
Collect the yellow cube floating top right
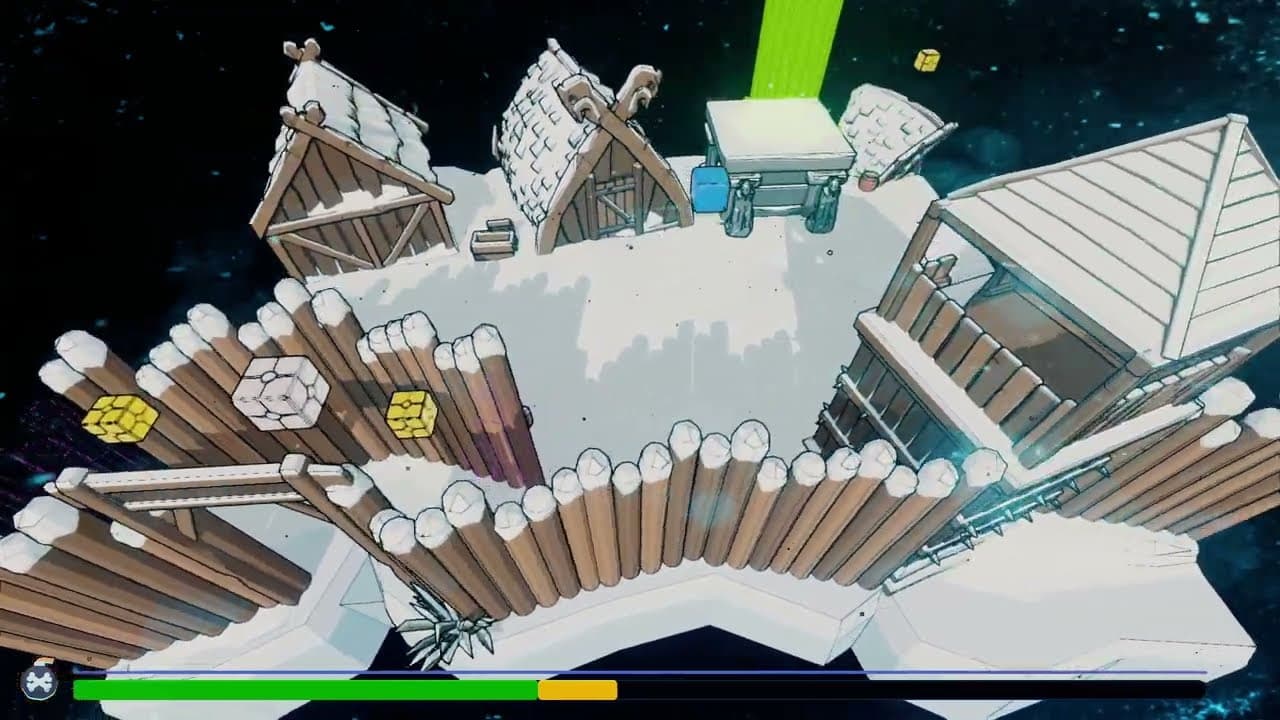(x=928, y=62)
